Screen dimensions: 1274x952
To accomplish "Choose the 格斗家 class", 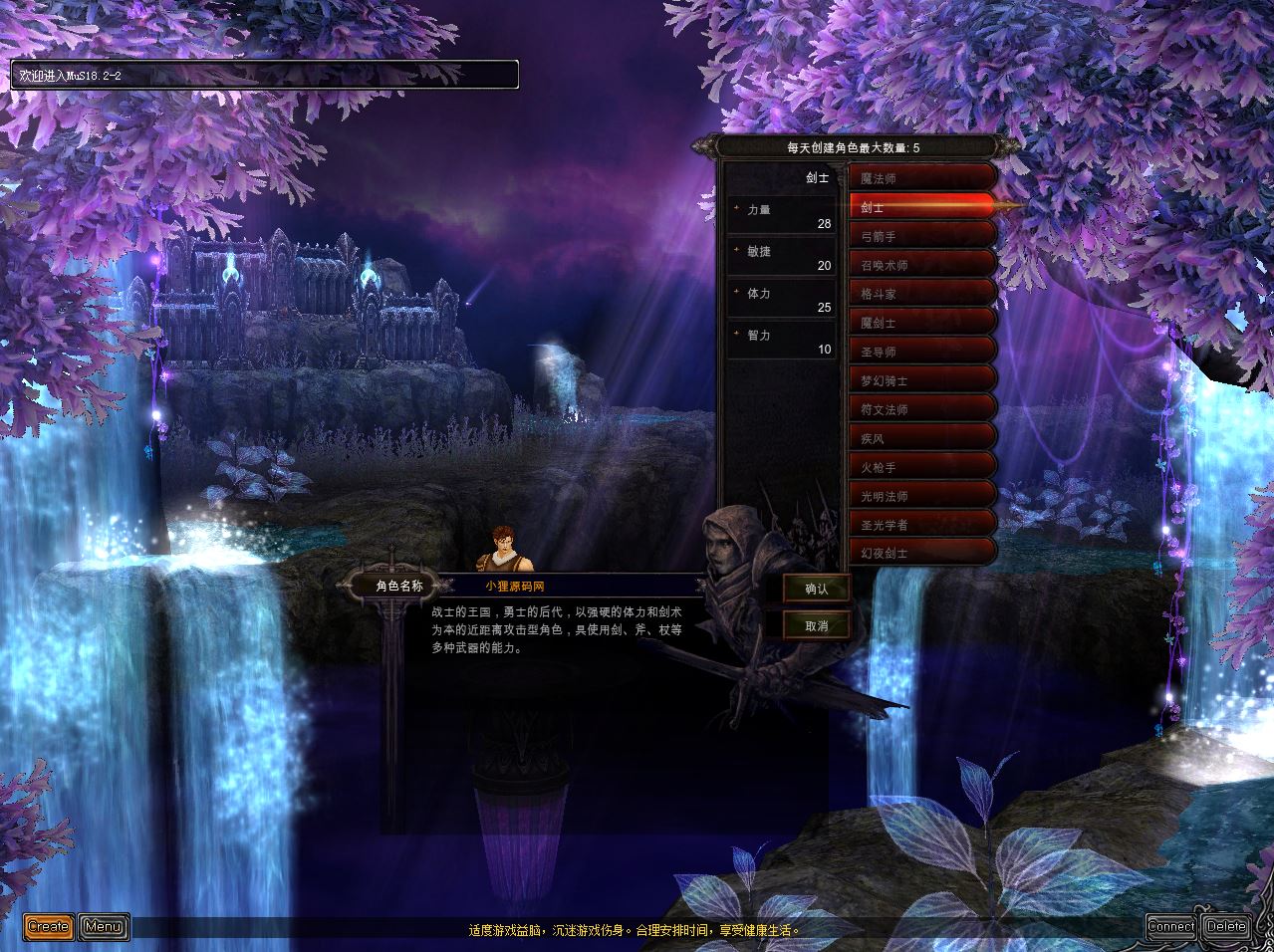I will point(921,294).
